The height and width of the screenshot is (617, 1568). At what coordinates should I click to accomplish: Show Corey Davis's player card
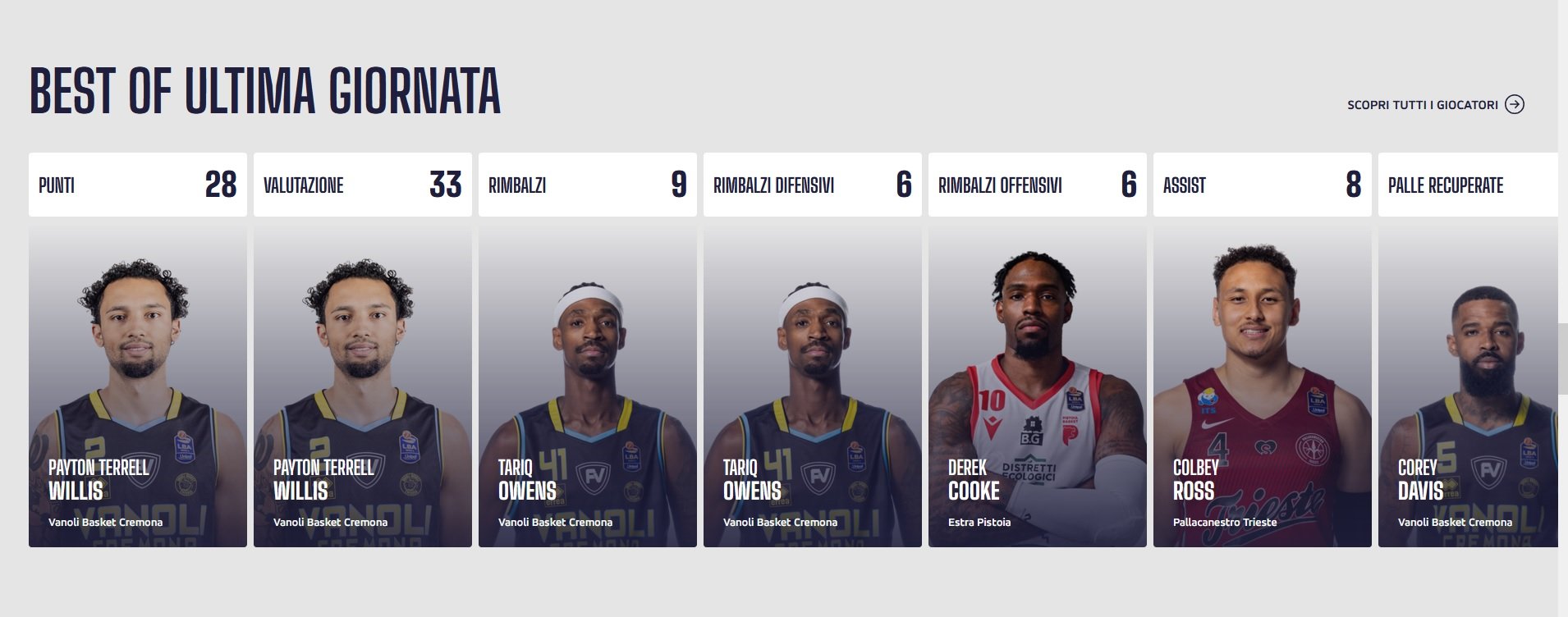[x=1468, y=386]
